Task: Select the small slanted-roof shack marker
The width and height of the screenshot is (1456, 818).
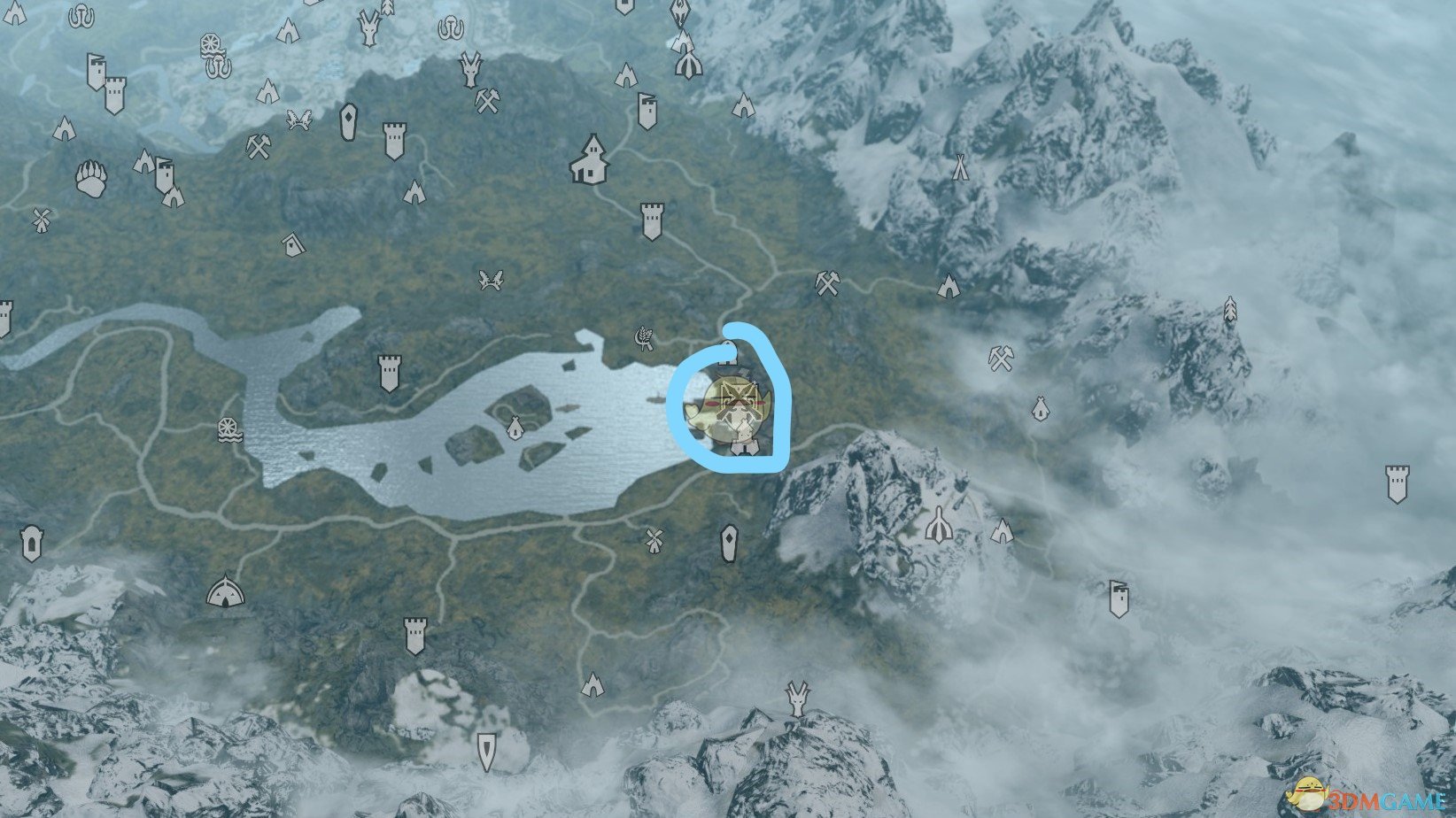Action: pos(290,243)
